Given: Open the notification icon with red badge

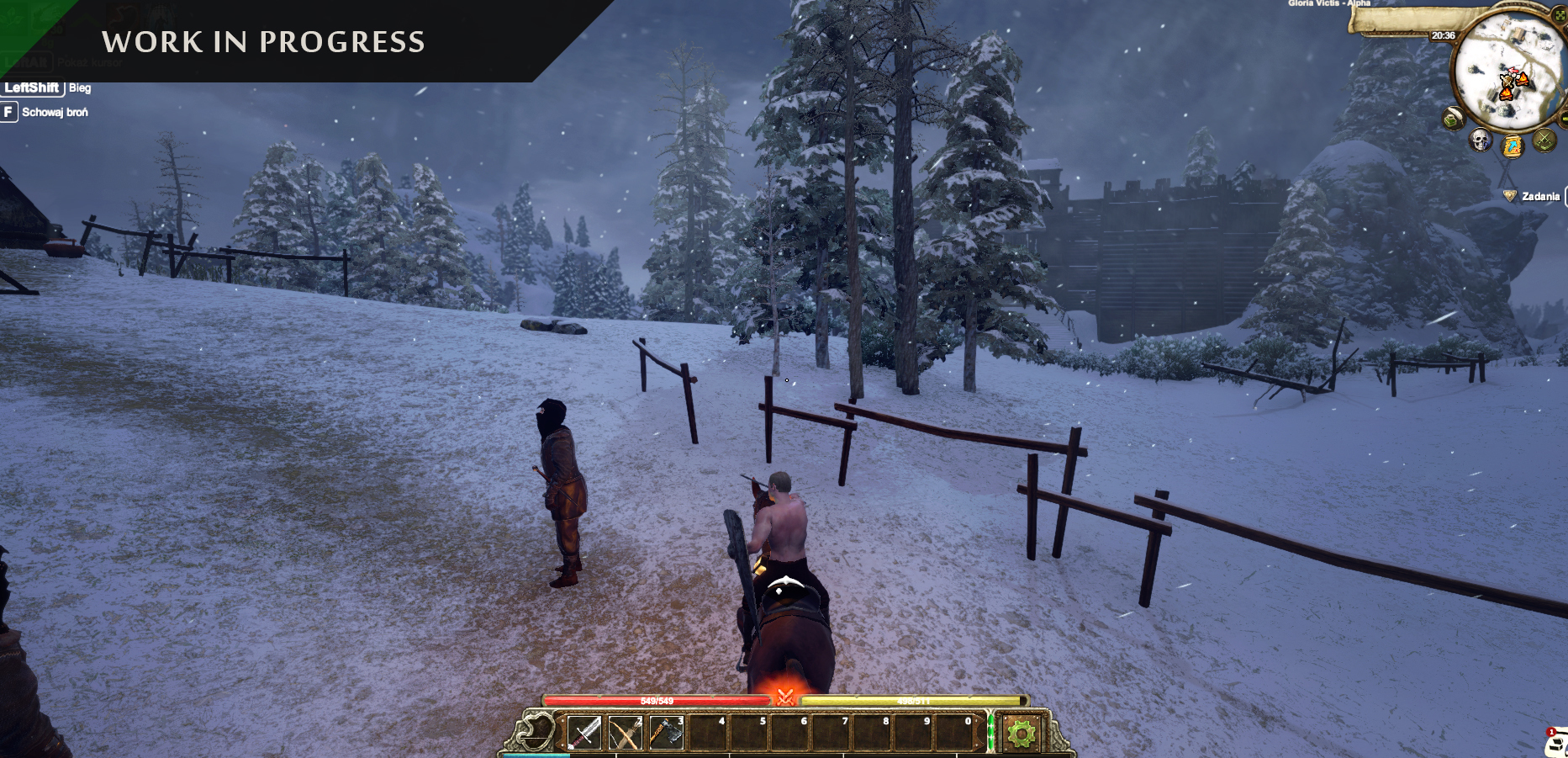Looking at the screenshot, I should [1557, 742].
